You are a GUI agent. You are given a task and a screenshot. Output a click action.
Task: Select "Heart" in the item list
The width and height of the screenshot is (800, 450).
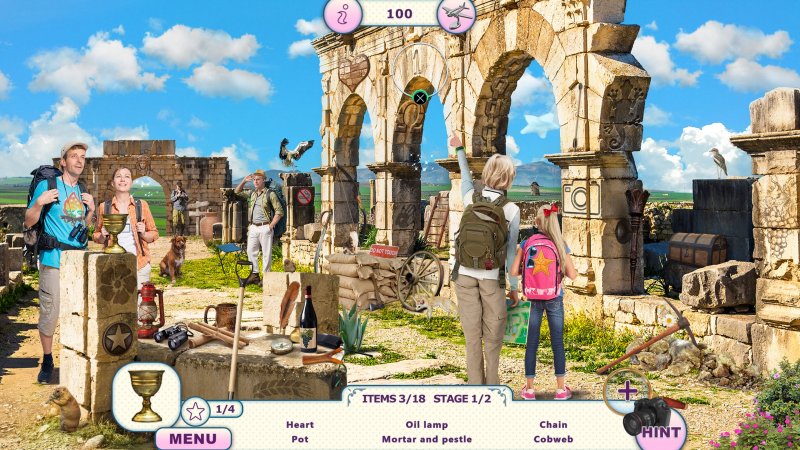point(300,425)
